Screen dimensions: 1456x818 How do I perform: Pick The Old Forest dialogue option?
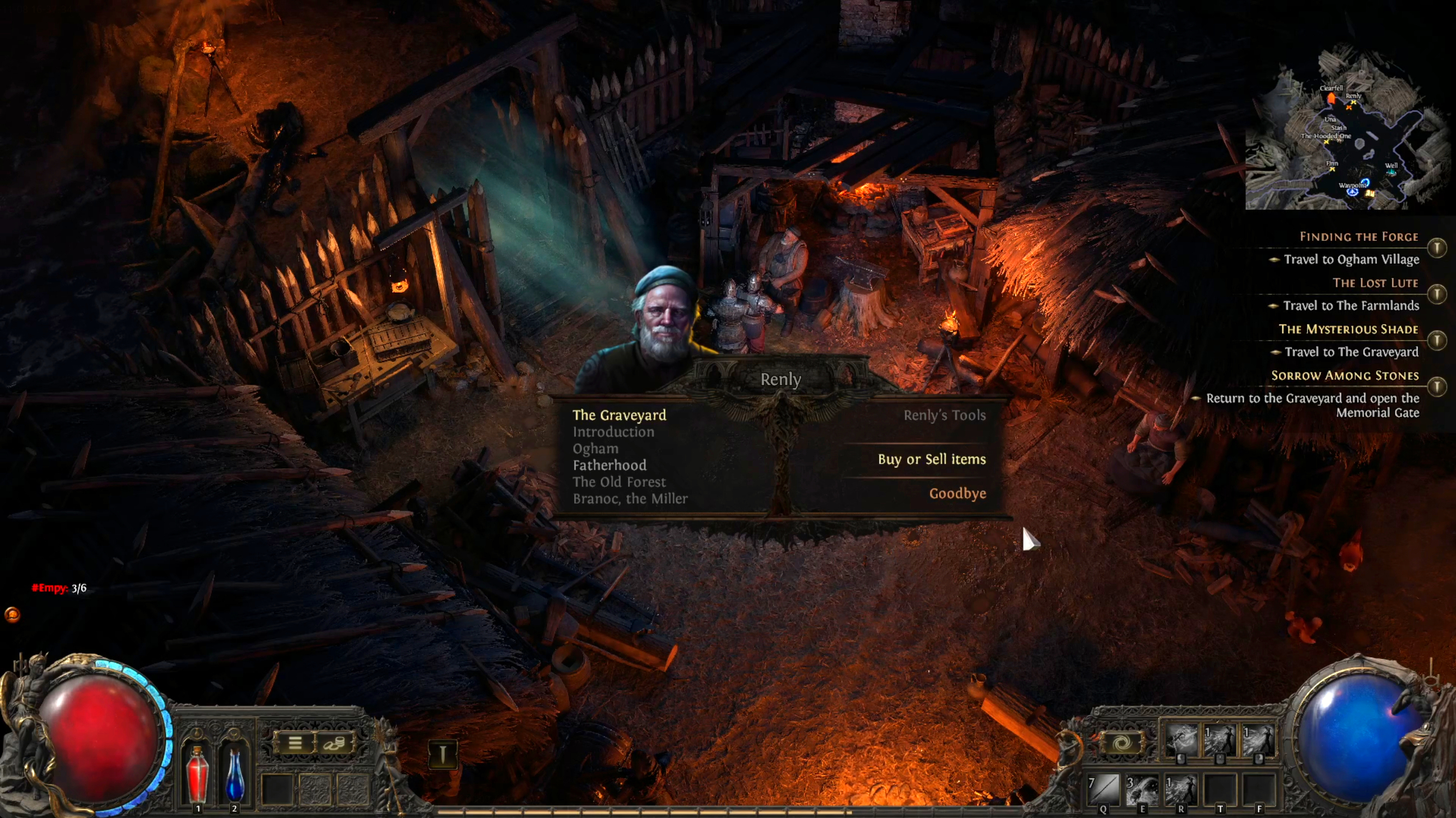[x=619, y=482]
